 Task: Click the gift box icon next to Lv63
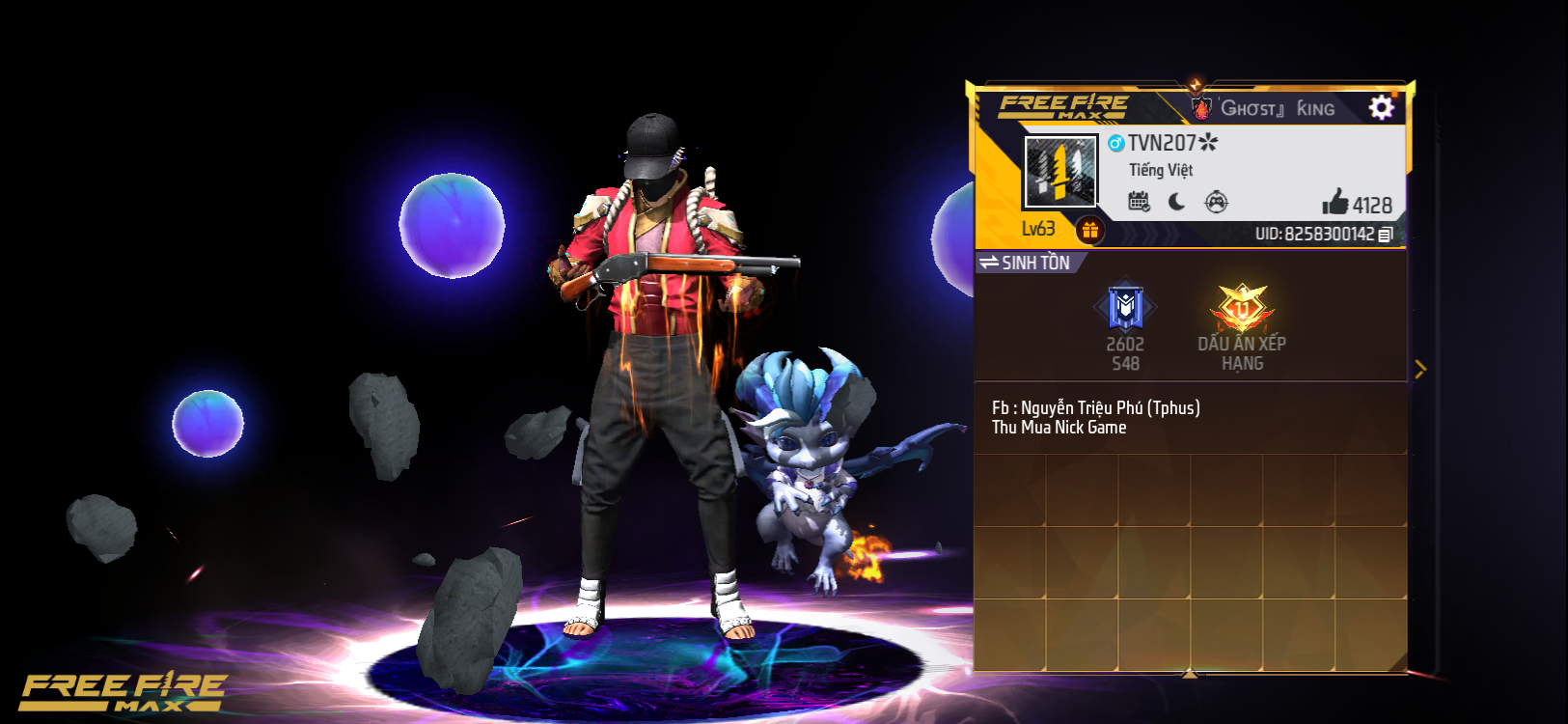coord(1090,230)
